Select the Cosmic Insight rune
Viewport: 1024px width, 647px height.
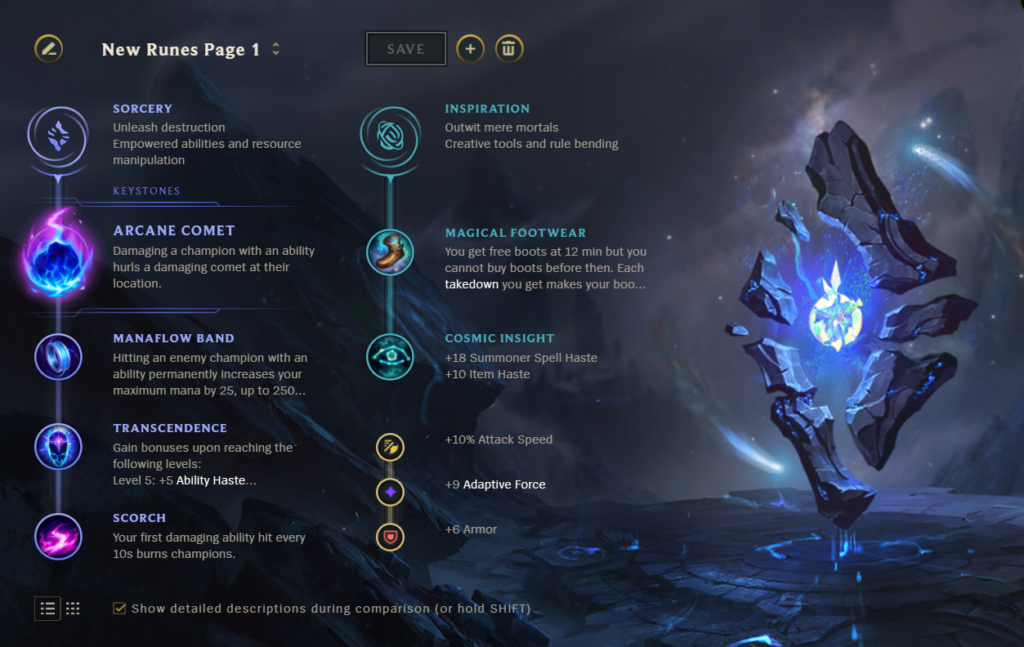pos(390,356)
